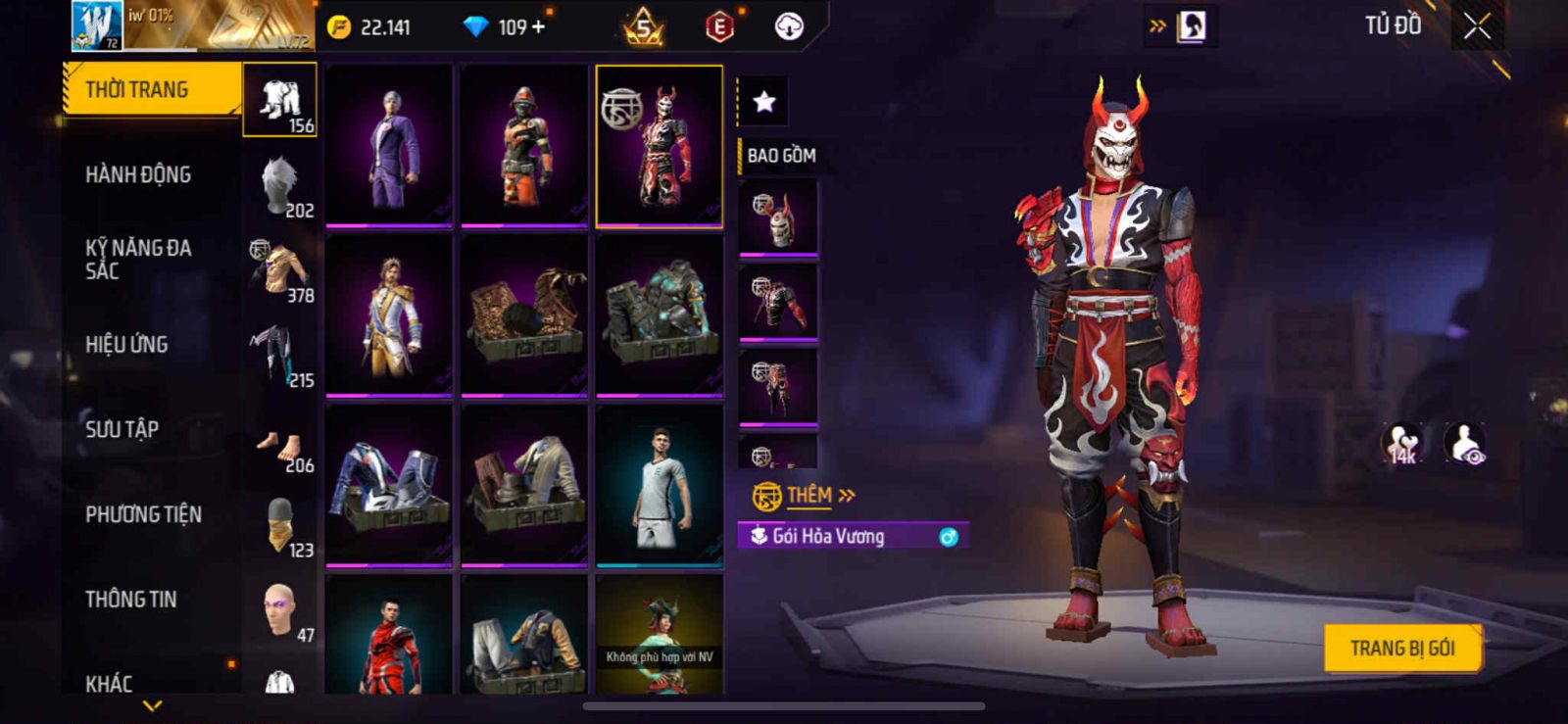
Task: Select the orange firefighter outfit
Action: click(x=524, y=145)
